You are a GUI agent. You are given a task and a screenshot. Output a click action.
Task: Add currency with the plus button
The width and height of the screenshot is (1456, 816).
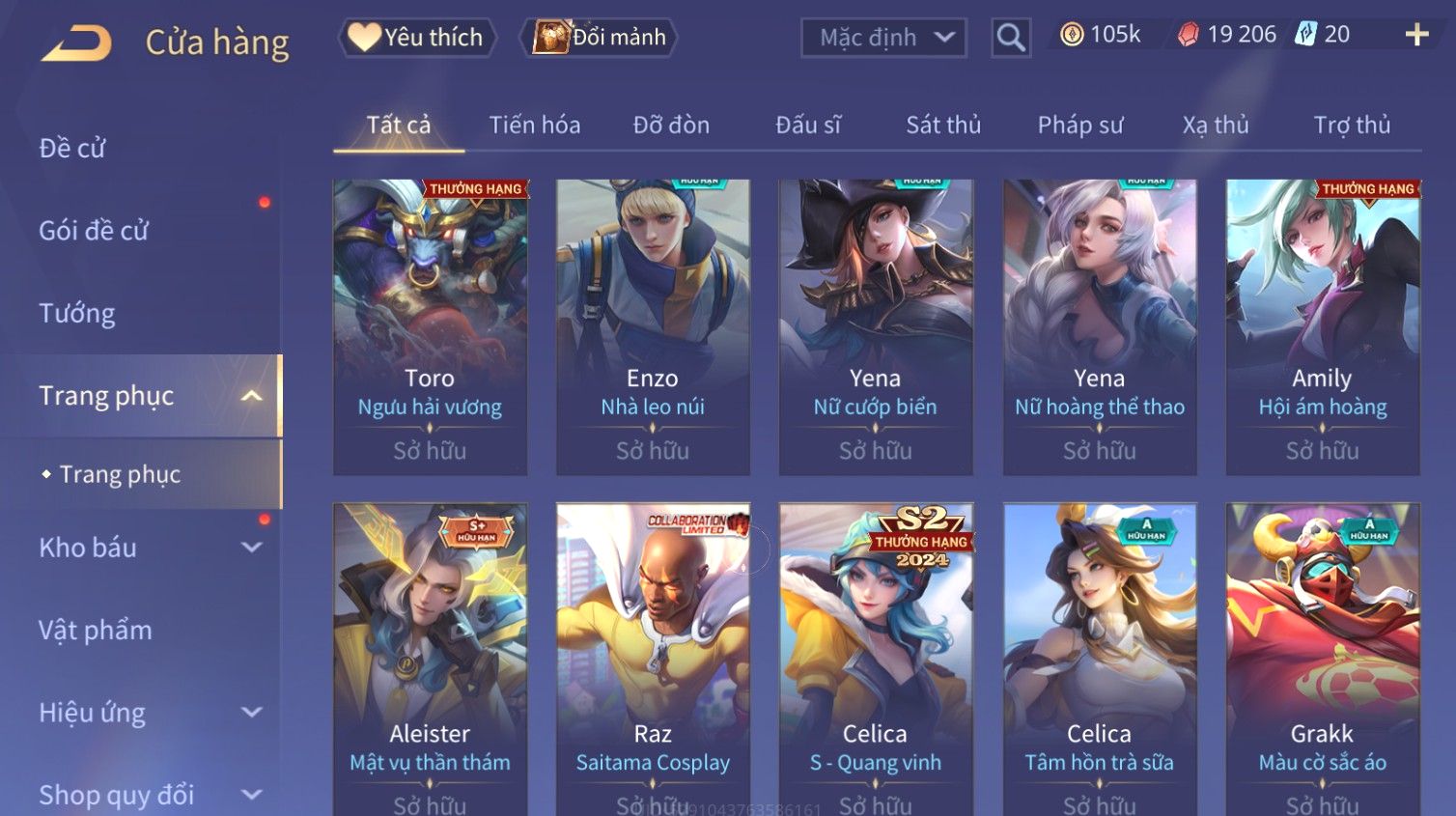point(1415,36)
